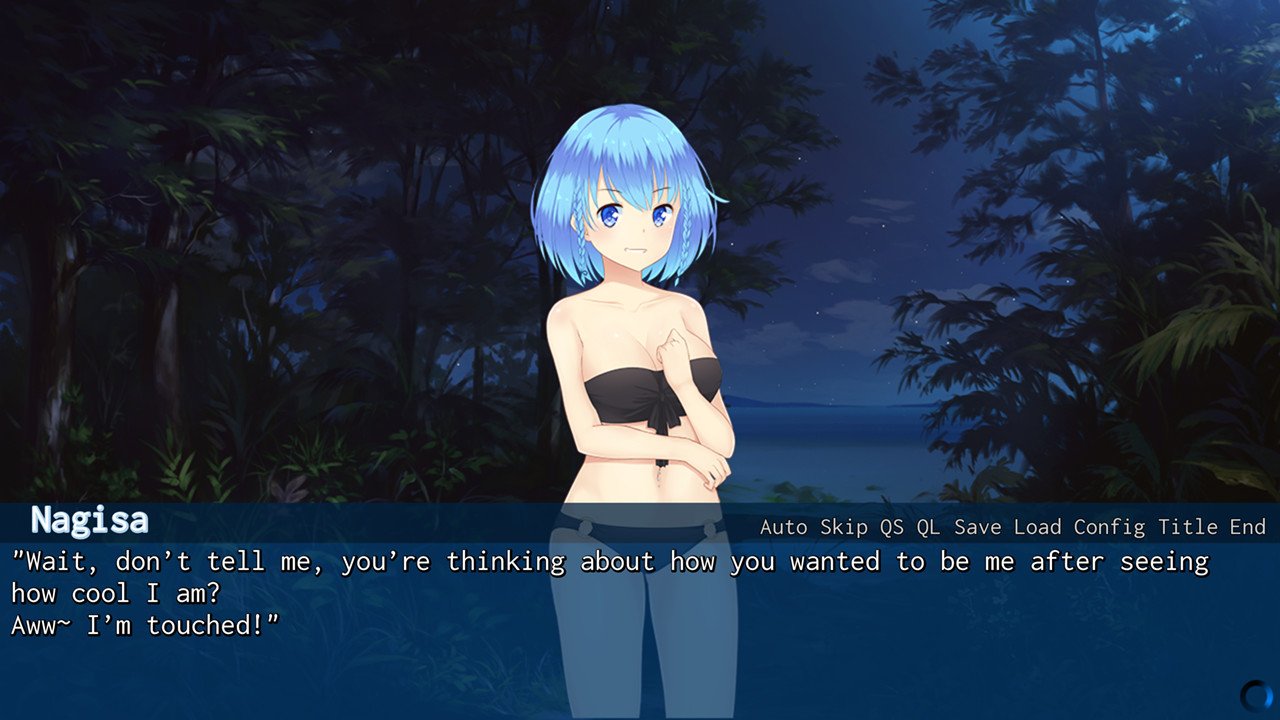
Task: Open the Save menu
Action: 977,527
